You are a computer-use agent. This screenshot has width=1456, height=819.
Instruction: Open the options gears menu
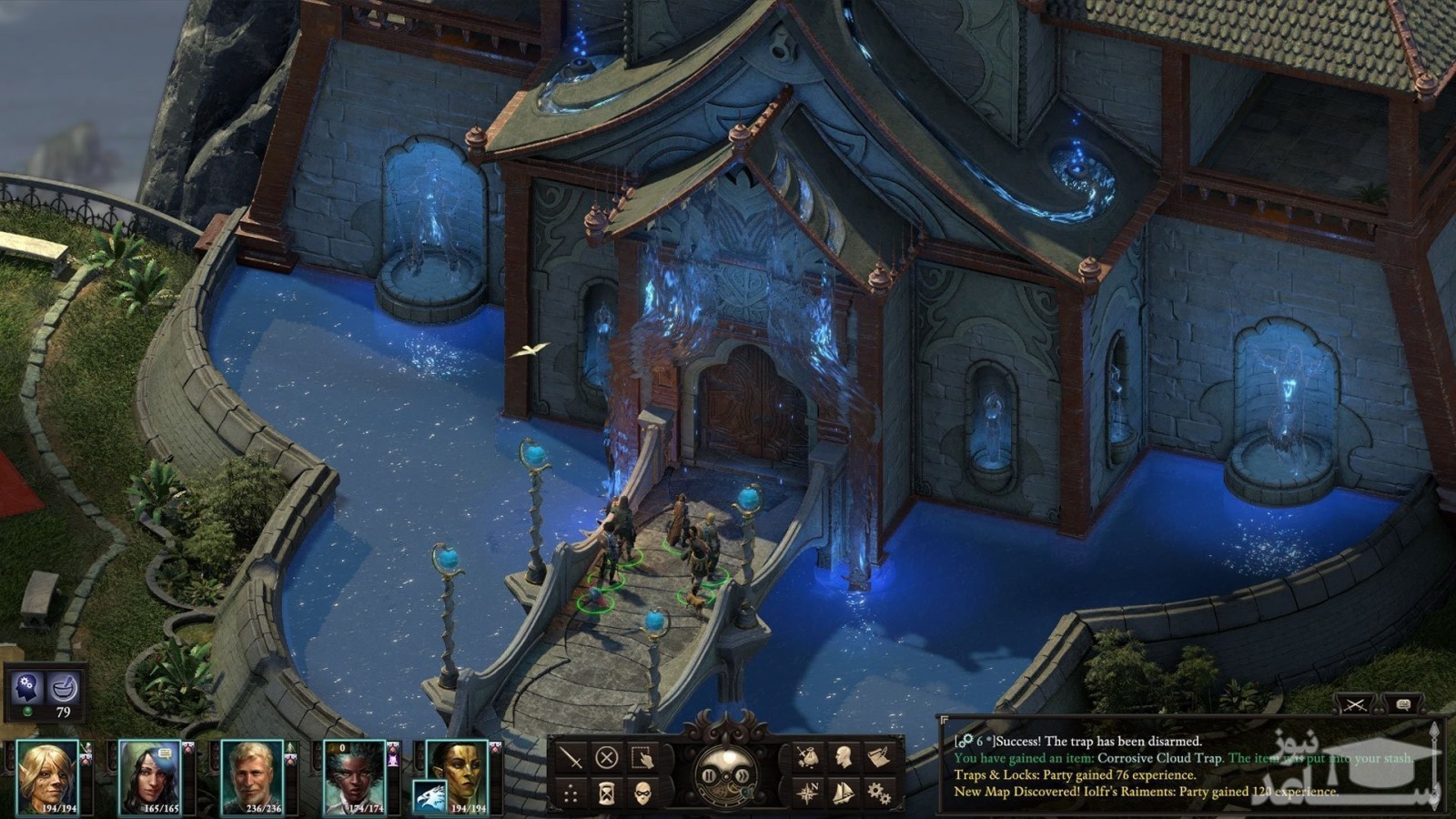878,793
